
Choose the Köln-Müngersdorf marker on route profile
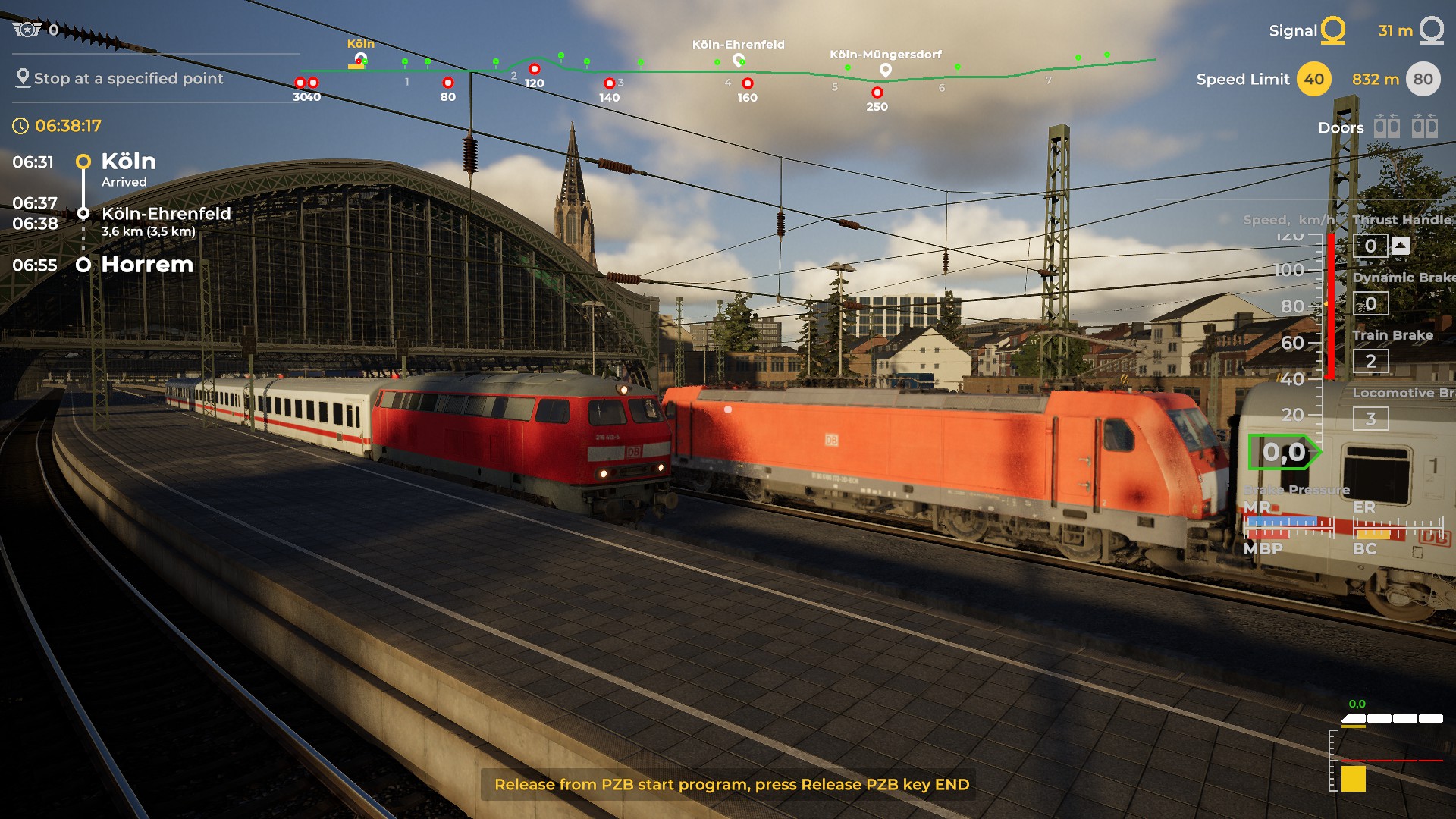[885, 70]
